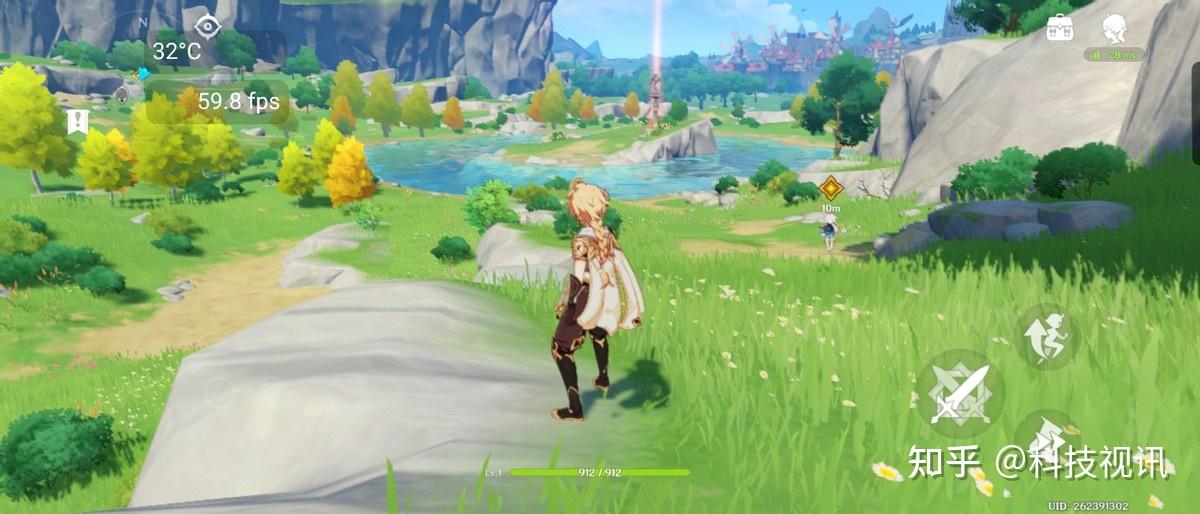Screen dimensions: 1200x514
Task: Open the quest banner with exclamation mark
Action: 76,122
